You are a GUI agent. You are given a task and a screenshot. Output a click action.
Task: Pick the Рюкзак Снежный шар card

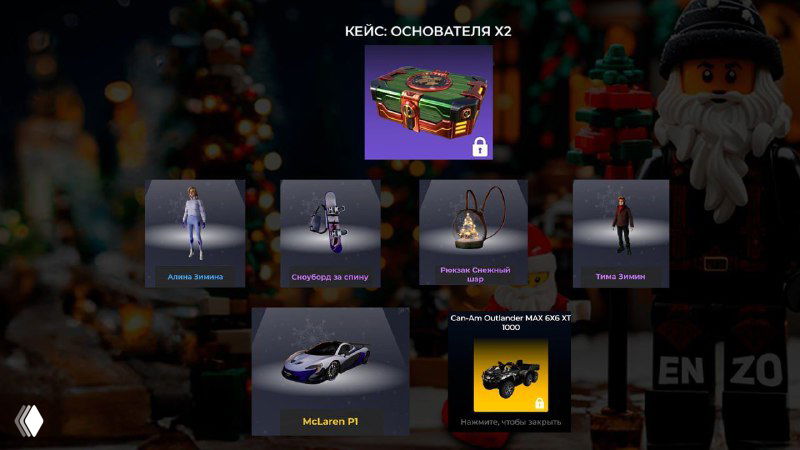click(x=474, y=234)
